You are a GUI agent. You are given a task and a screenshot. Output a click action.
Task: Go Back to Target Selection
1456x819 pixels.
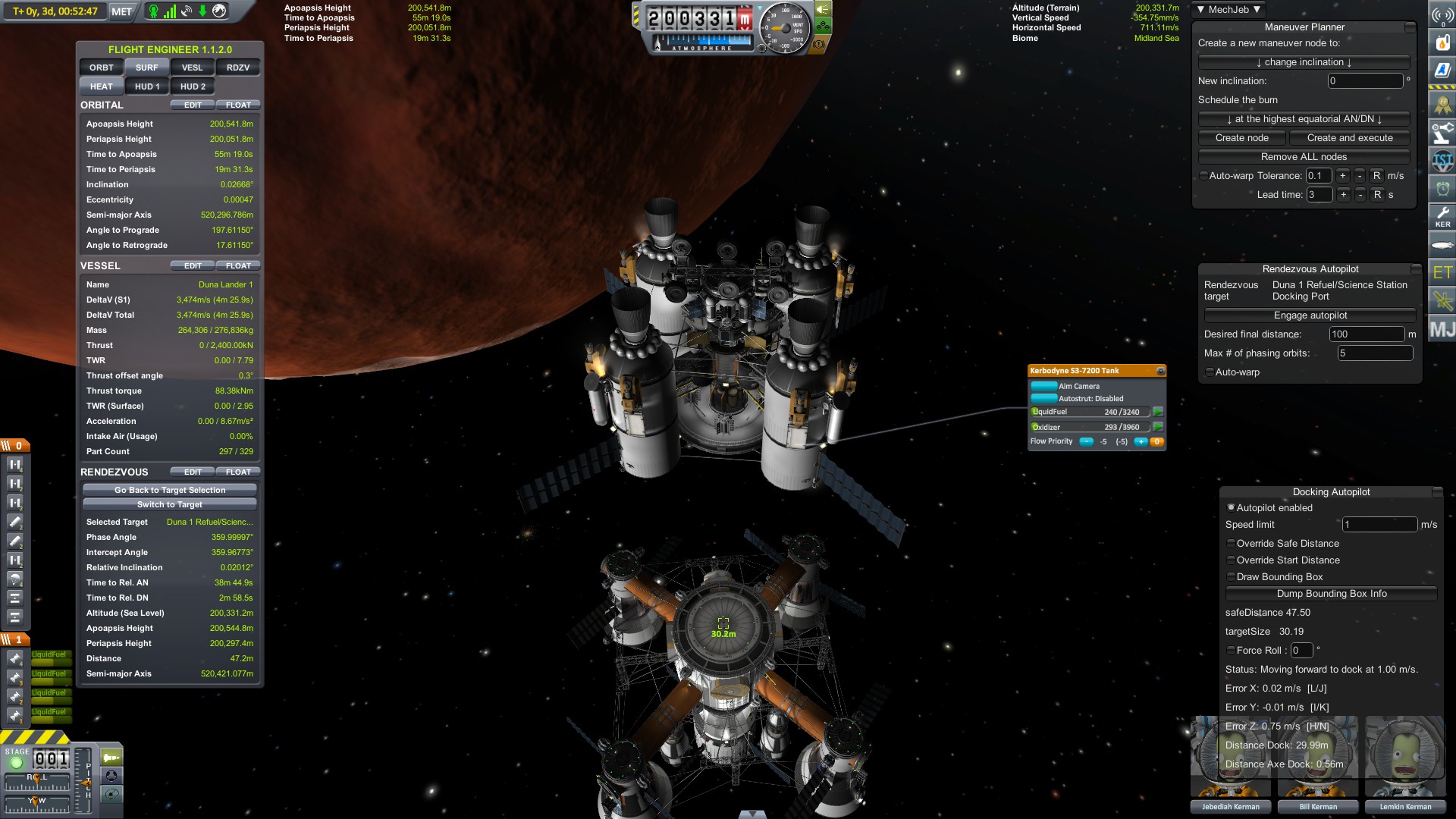170,490
